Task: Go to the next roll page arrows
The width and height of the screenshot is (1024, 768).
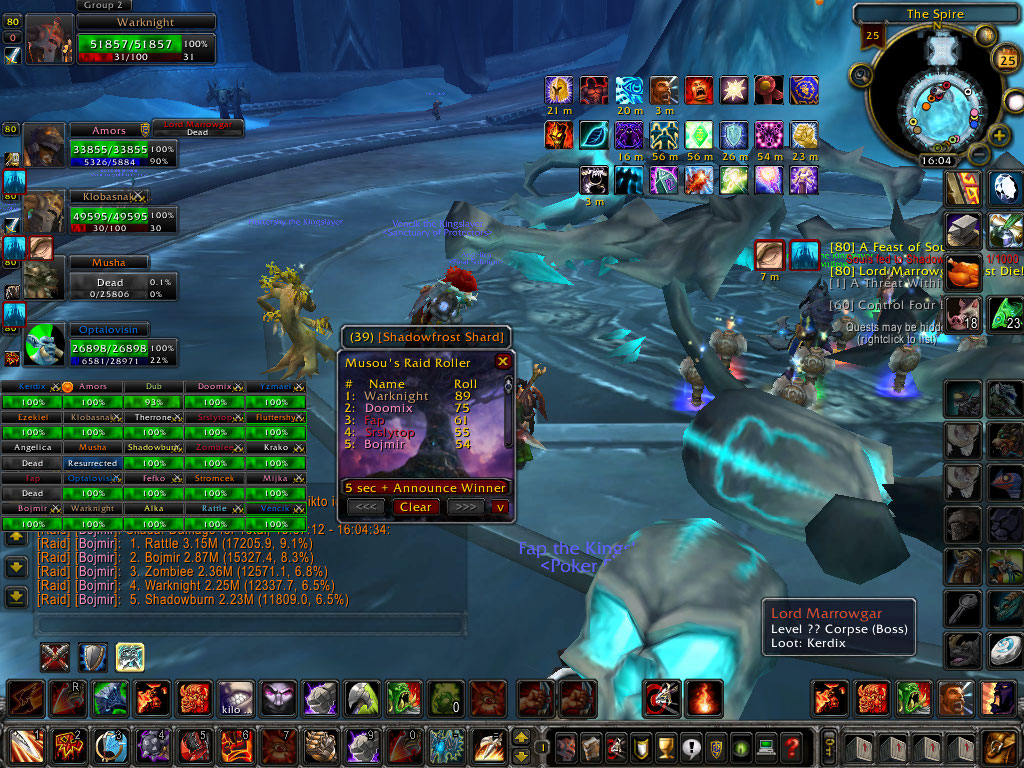Action: [x=464, y=507]
